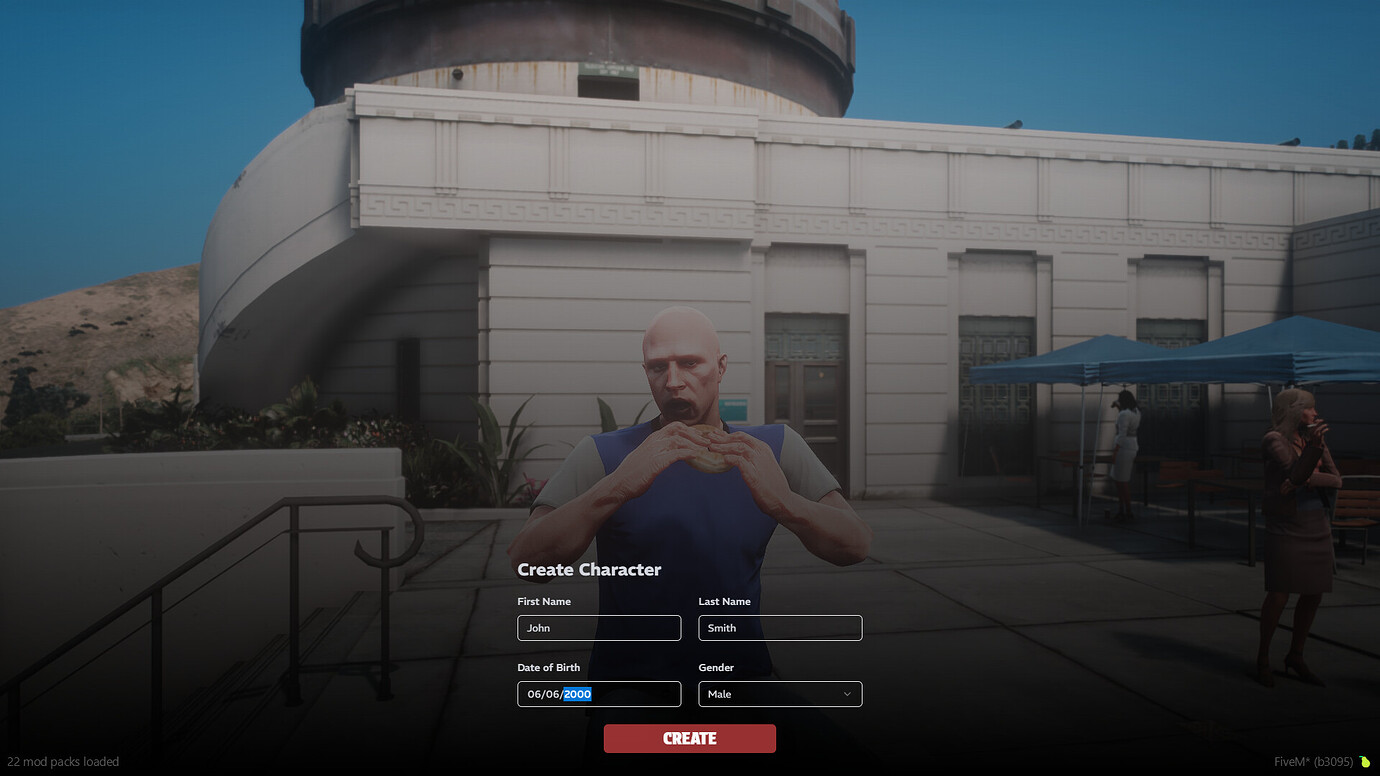Click the 'Last Name' label

[x=724, y=601]
